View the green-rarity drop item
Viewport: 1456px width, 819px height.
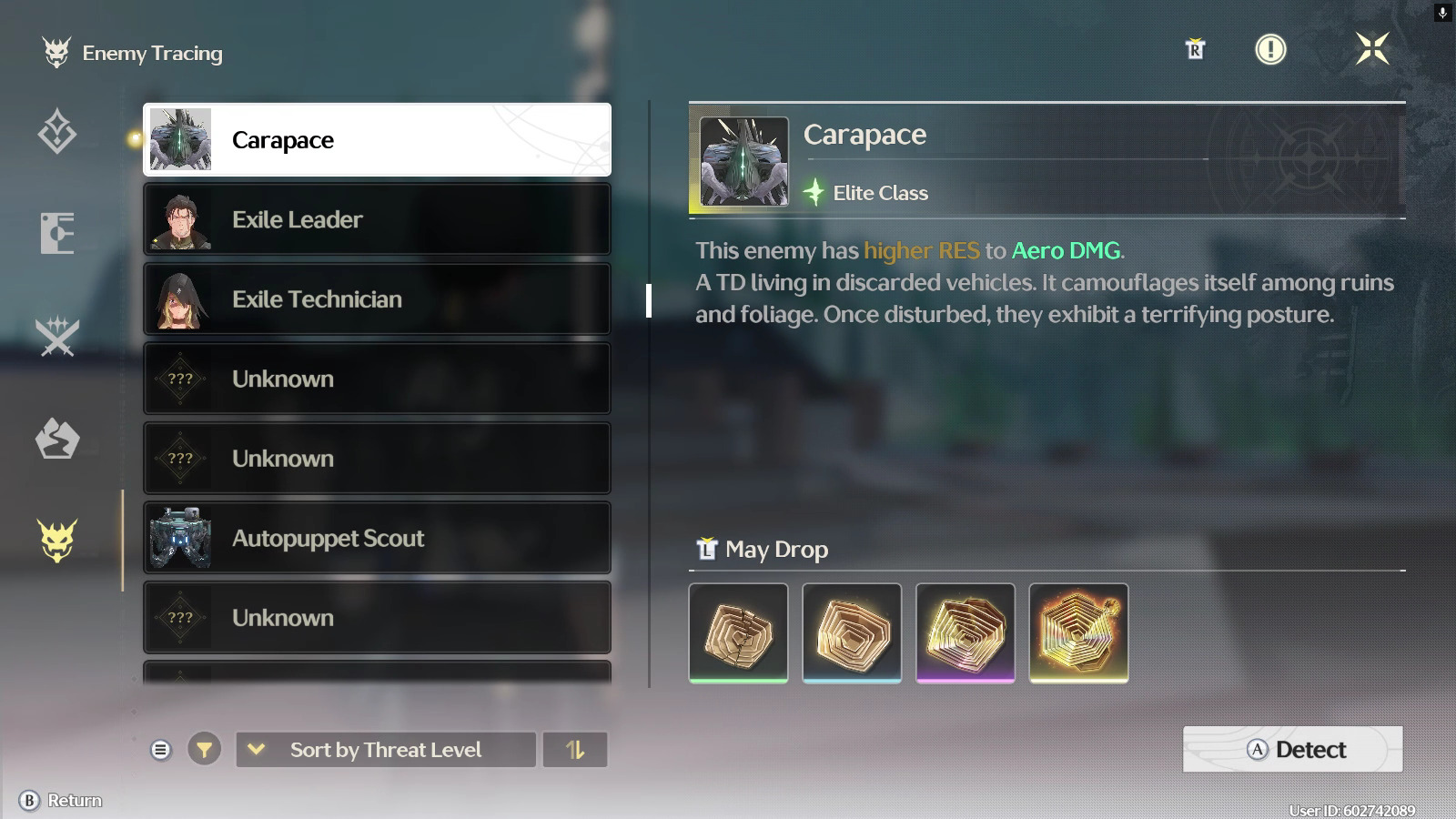click(739, 632)
